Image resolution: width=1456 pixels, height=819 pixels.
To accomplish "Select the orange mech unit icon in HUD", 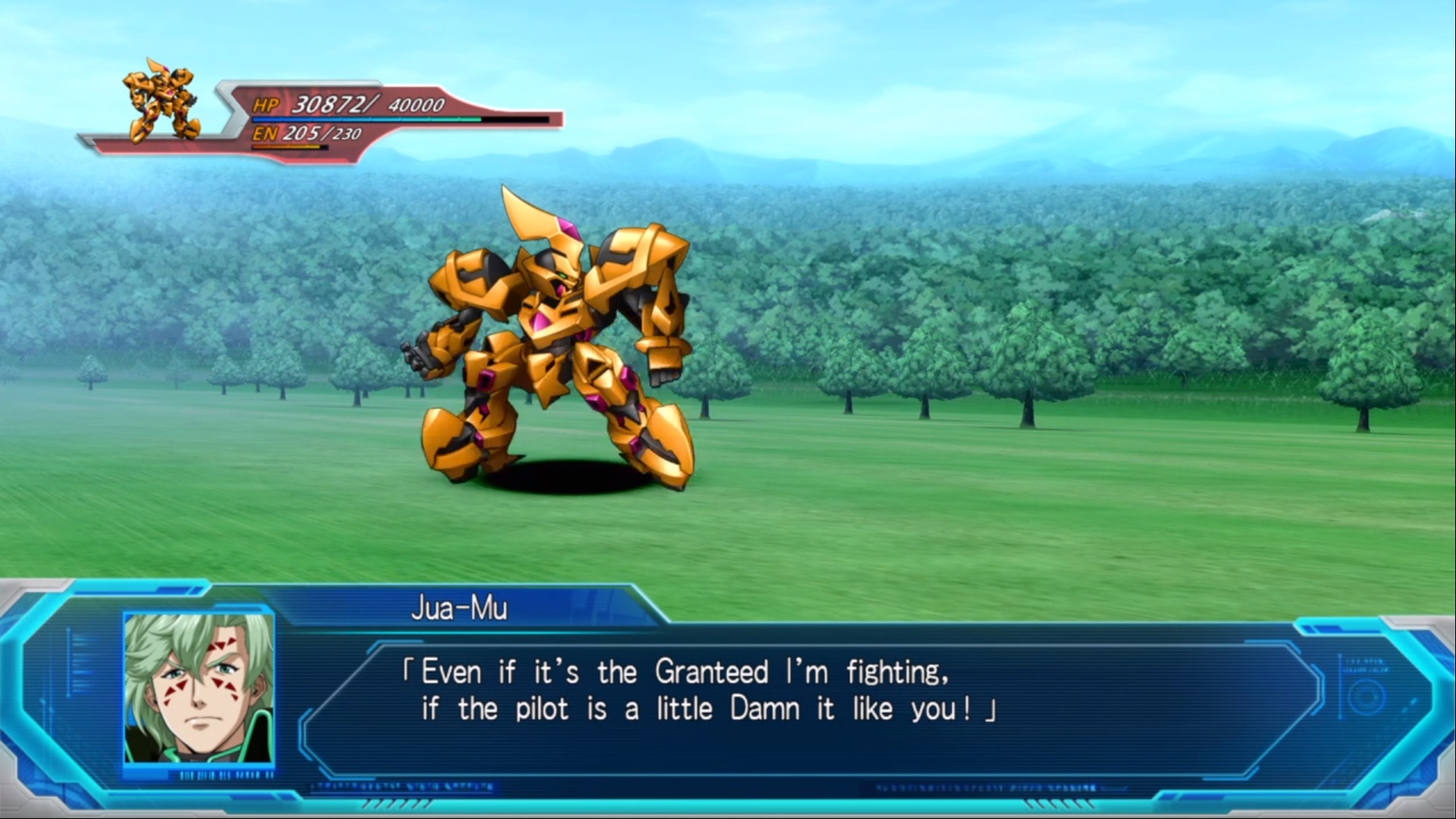I will click(162, 102).
